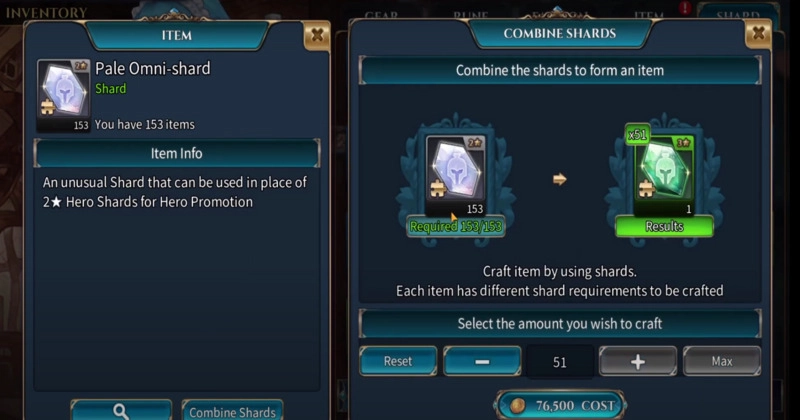Reset the craft amount
800x420 pixels.
pyautogui.click(x=398, y=361)
